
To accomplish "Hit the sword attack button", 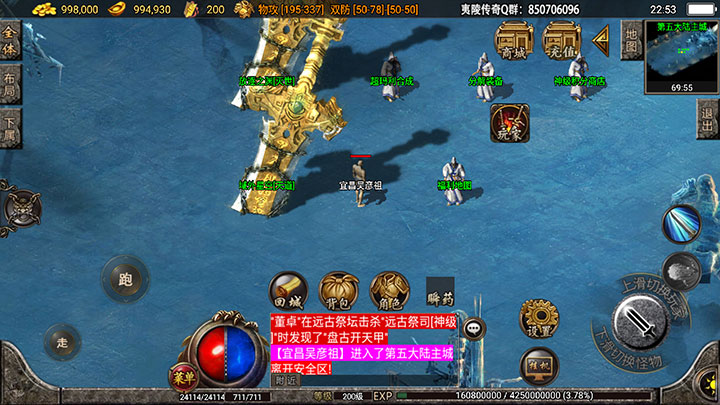I will click(x=639, y=323).
